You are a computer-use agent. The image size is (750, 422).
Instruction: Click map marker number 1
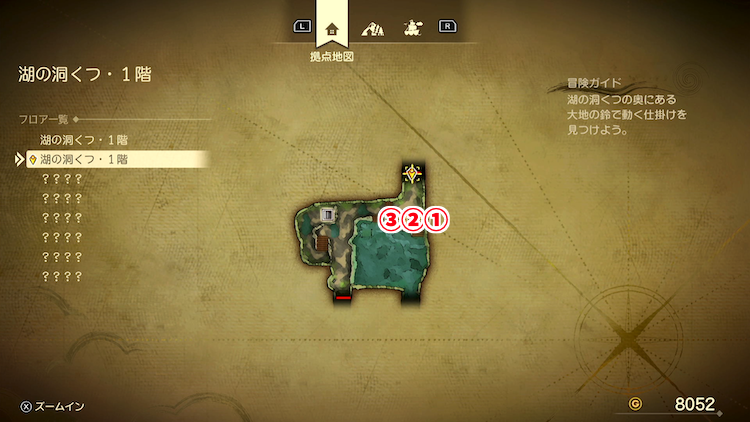tap(436, 220)
